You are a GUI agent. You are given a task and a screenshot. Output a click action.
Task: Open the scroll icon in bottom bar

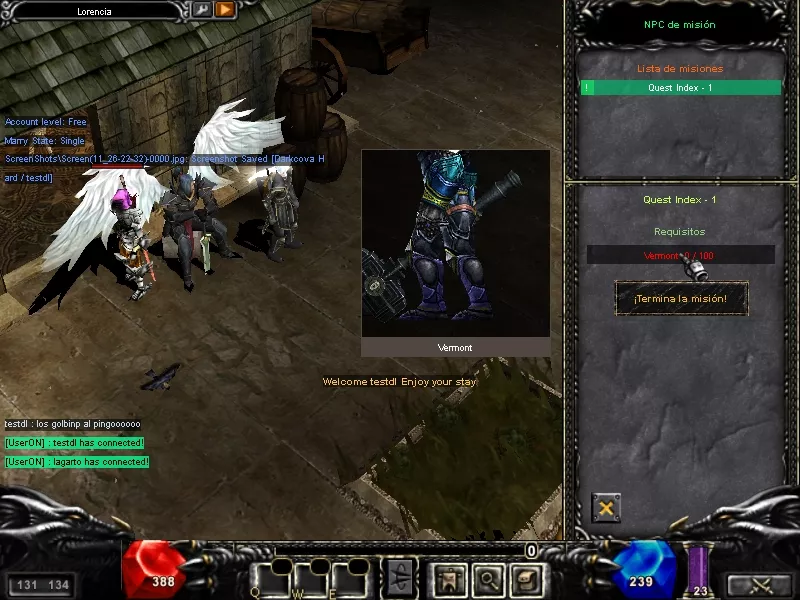click(526, 578)
